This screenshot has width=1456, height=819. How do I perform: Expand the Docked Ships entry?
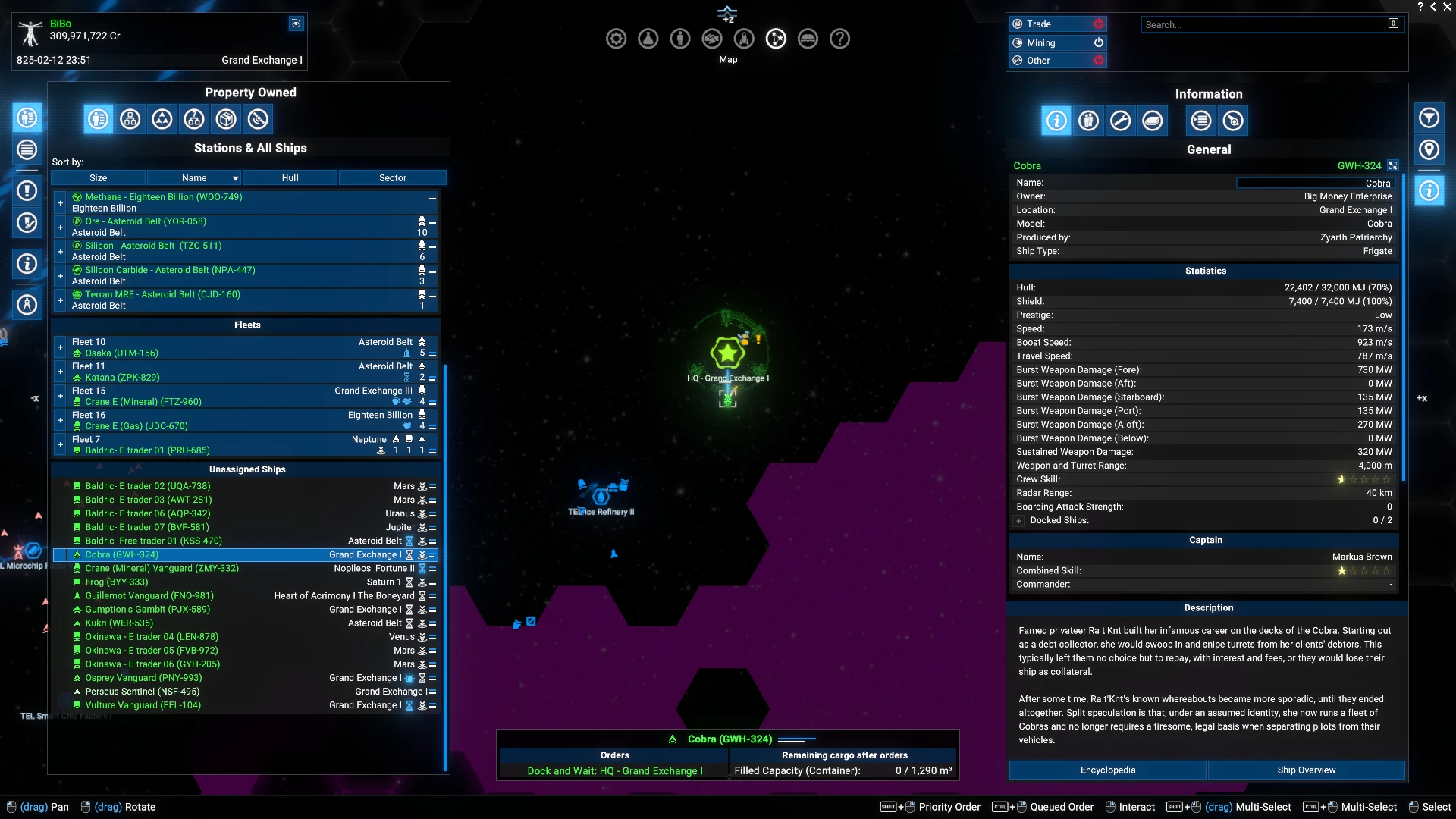pos(1019,521)
